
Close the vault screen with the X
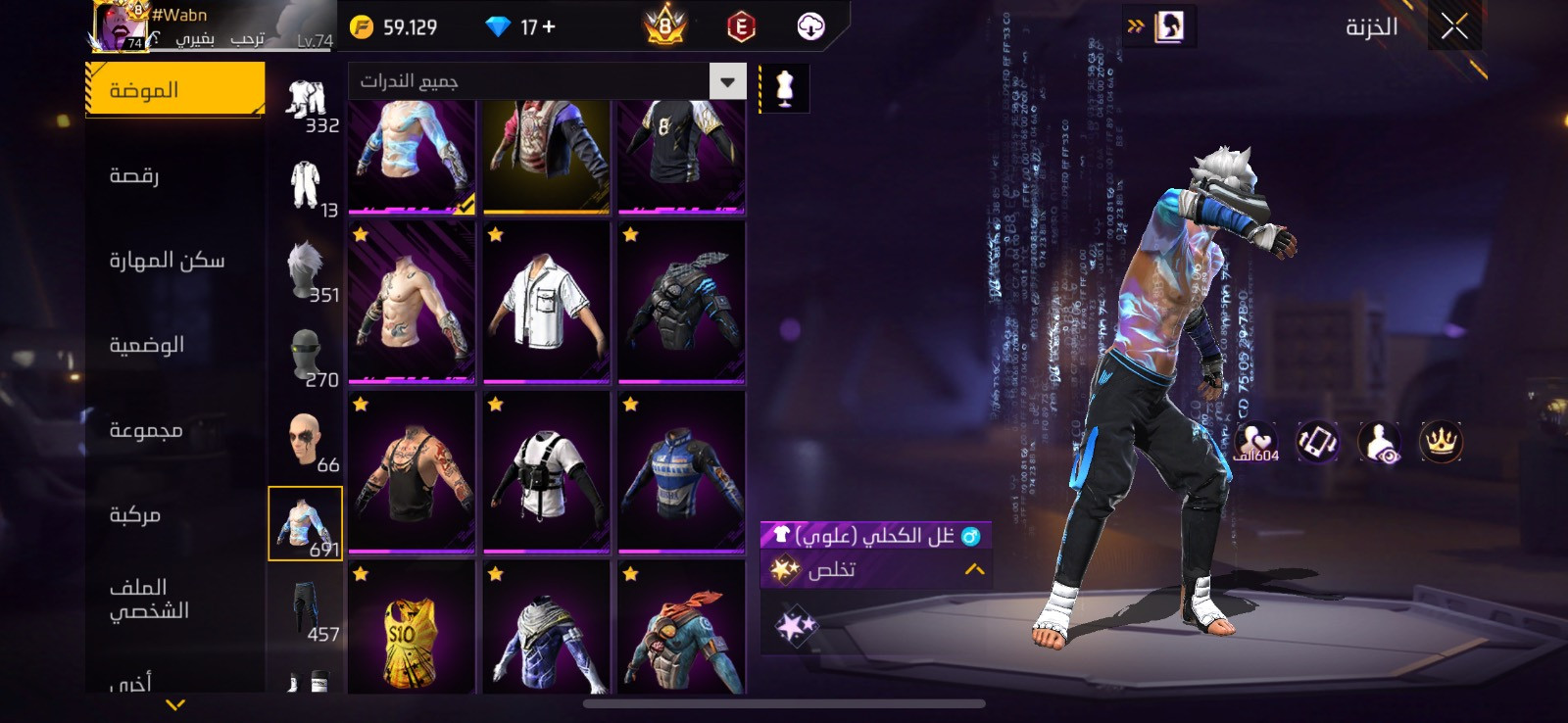1454,26
